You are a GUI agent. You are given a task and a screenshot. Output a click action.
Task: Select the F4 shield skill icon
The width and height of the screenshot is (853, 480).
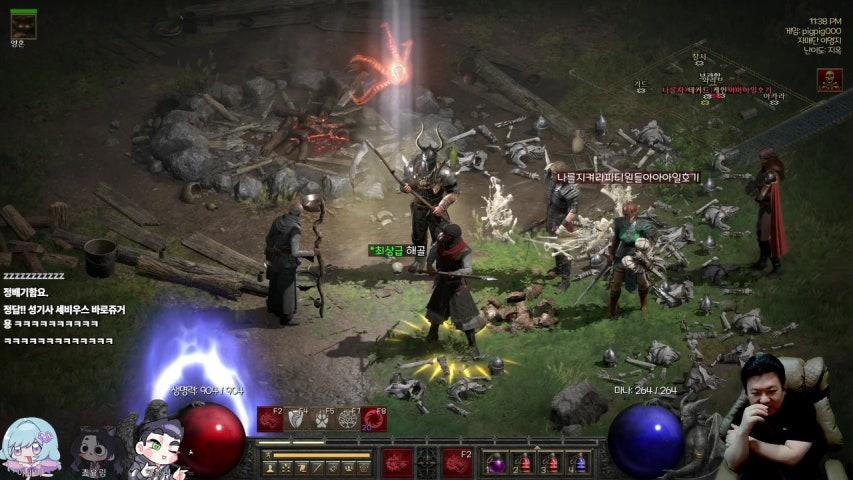coord(297,420)
